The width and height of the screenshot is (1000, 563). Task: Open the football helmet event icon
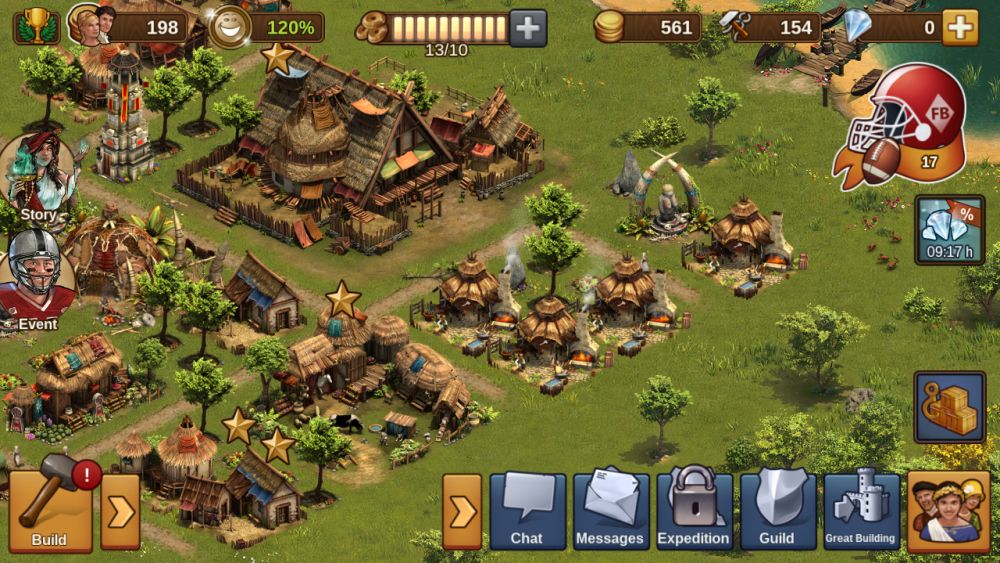903,125
